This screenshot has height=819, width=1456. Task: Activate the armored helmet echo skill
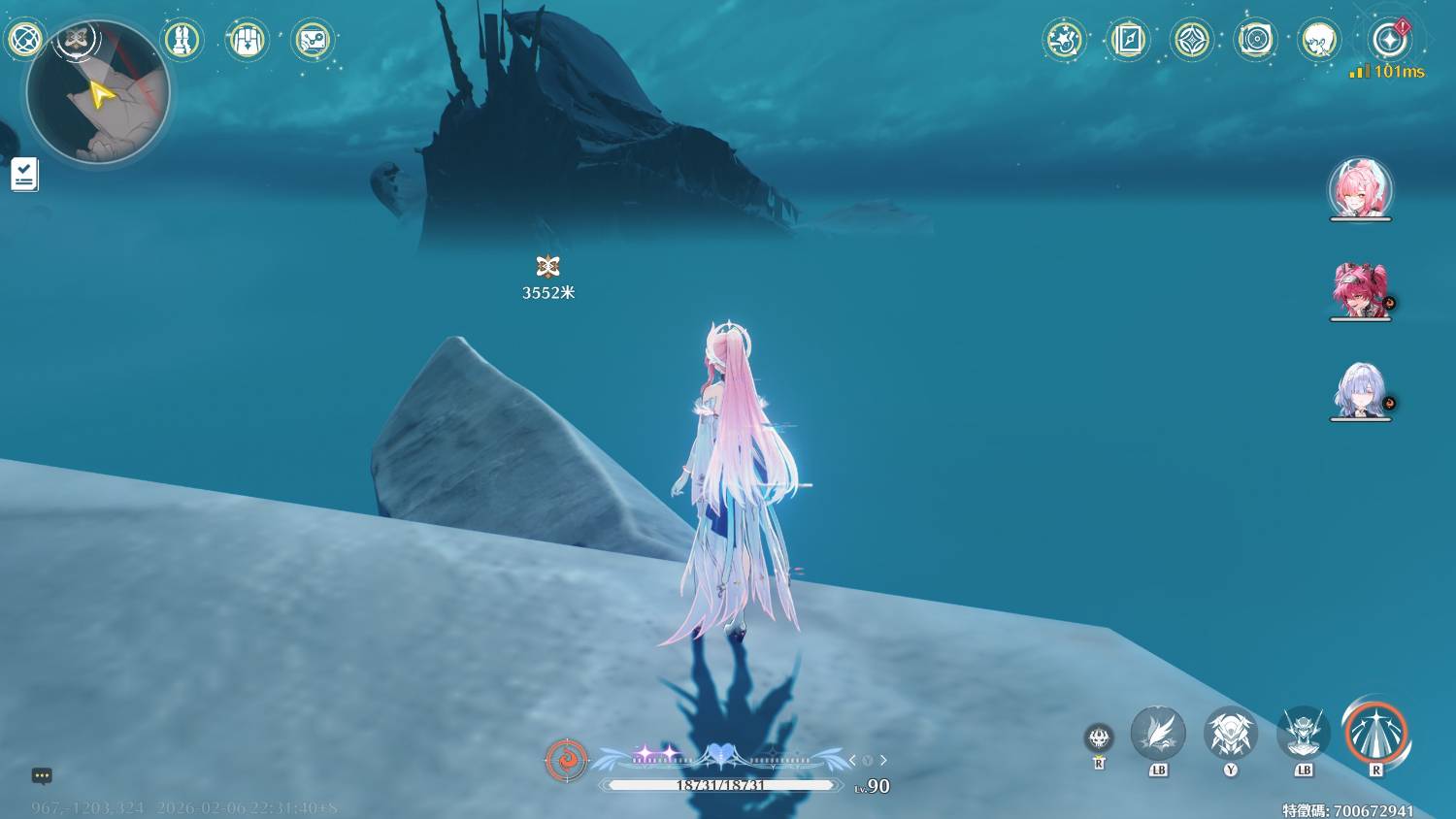click(1230, 734)
